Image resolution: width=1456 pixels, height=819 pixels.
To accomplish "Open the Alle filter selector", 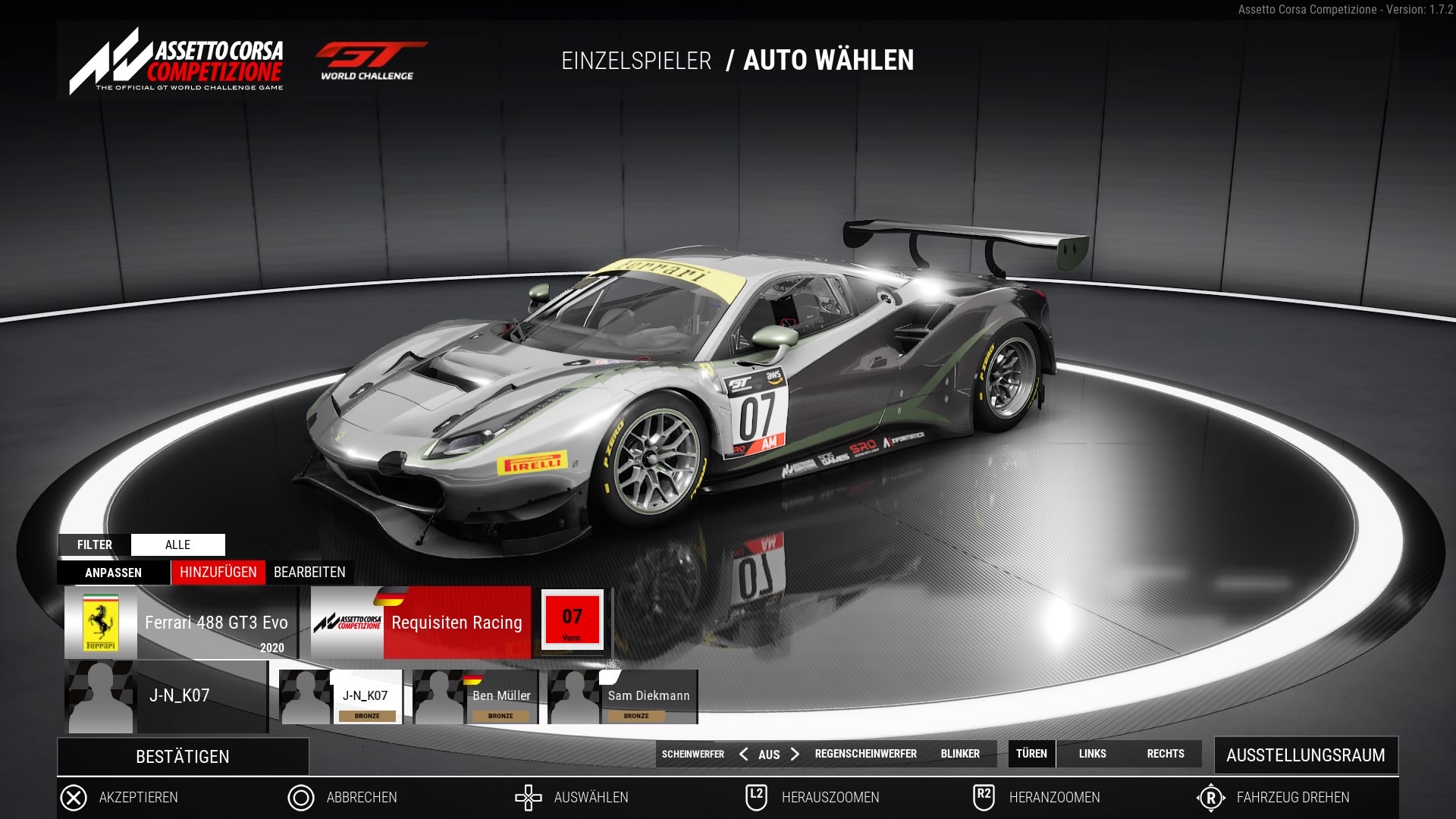I will click(x=177, y=544).
